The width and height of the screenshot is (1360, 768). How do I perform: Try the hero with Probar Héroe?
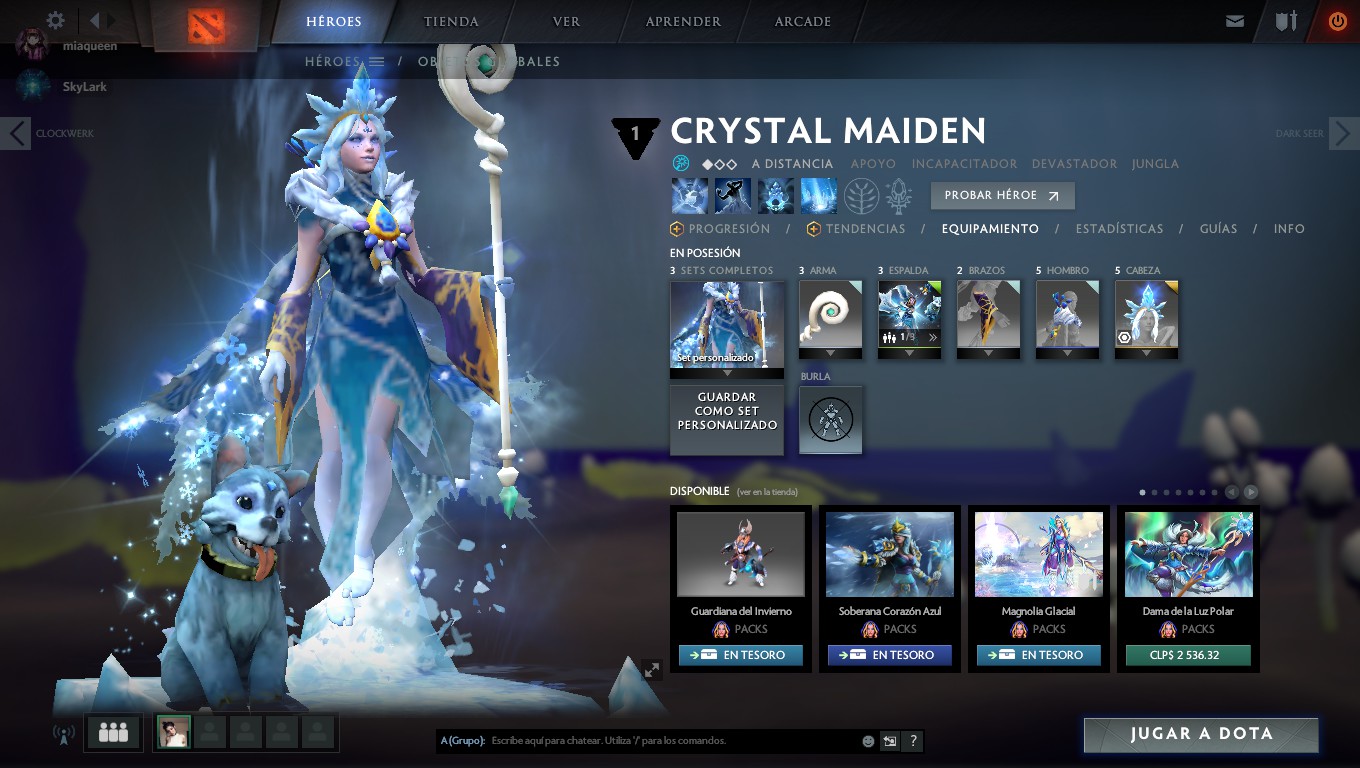pyautogui.click(x=1002, y=196)
